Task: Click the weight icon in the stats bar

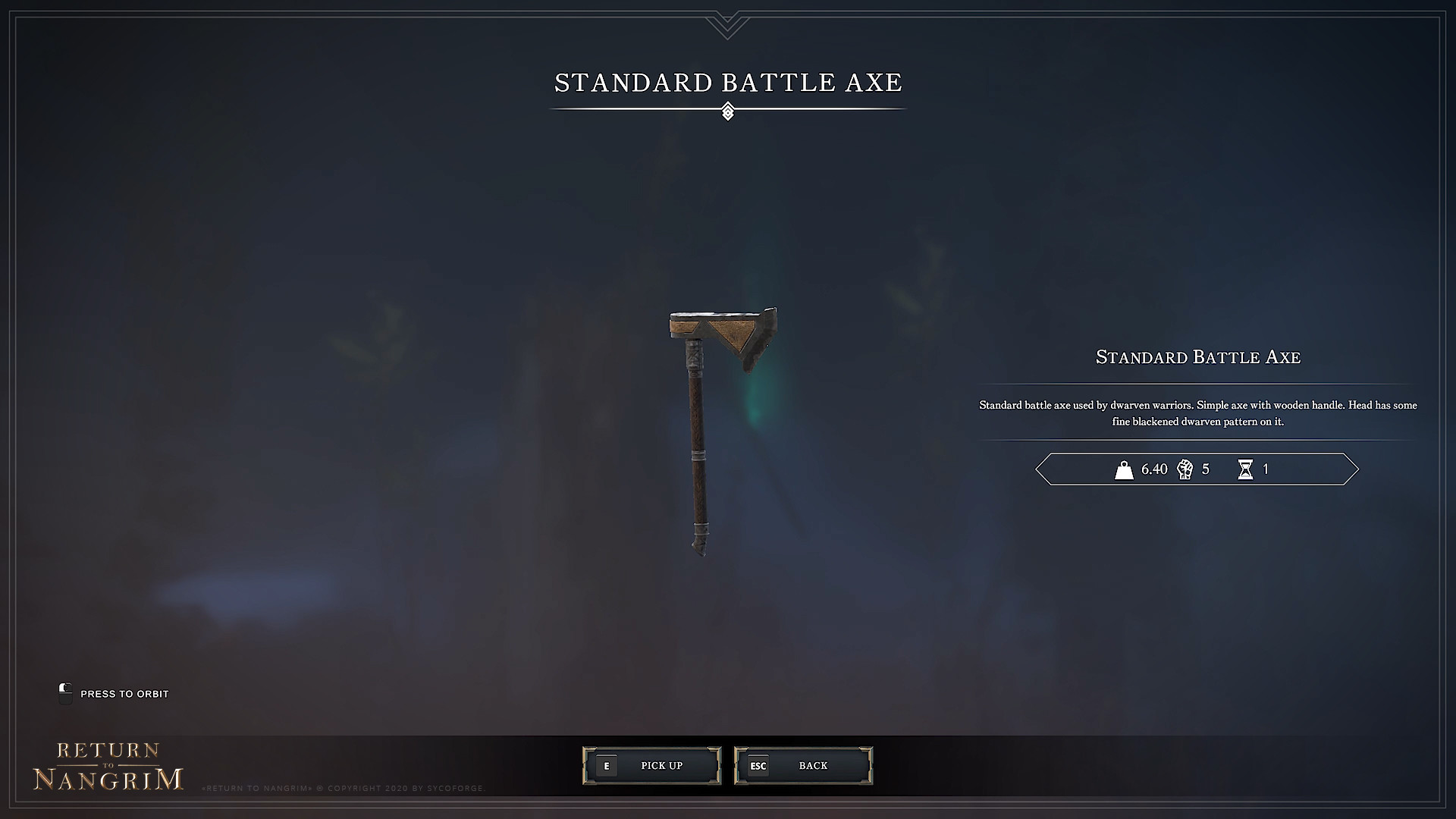Action: 1125,469
